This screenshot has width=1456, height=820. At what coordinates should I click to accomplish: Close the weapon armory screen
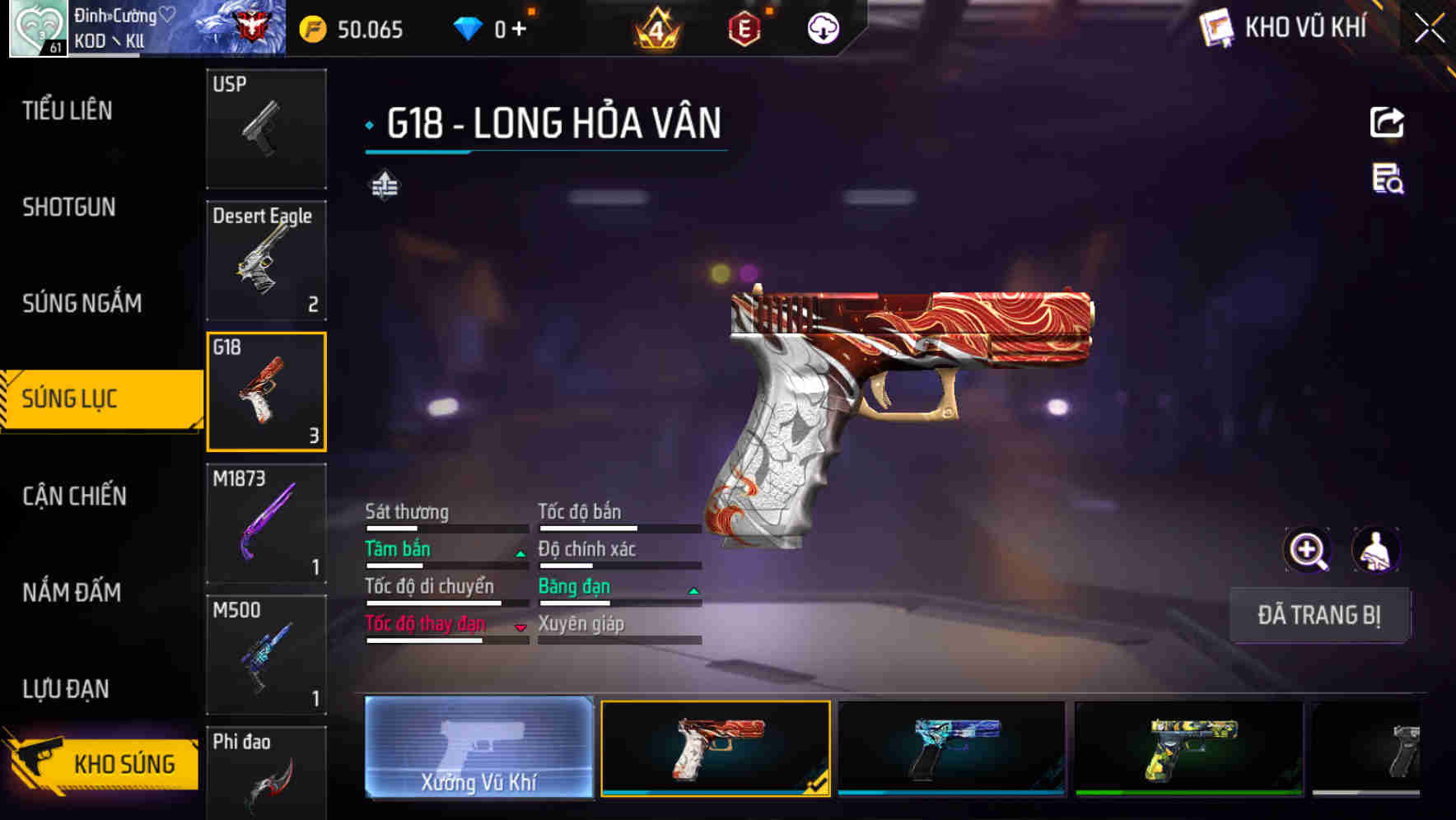pos(1430,29)
